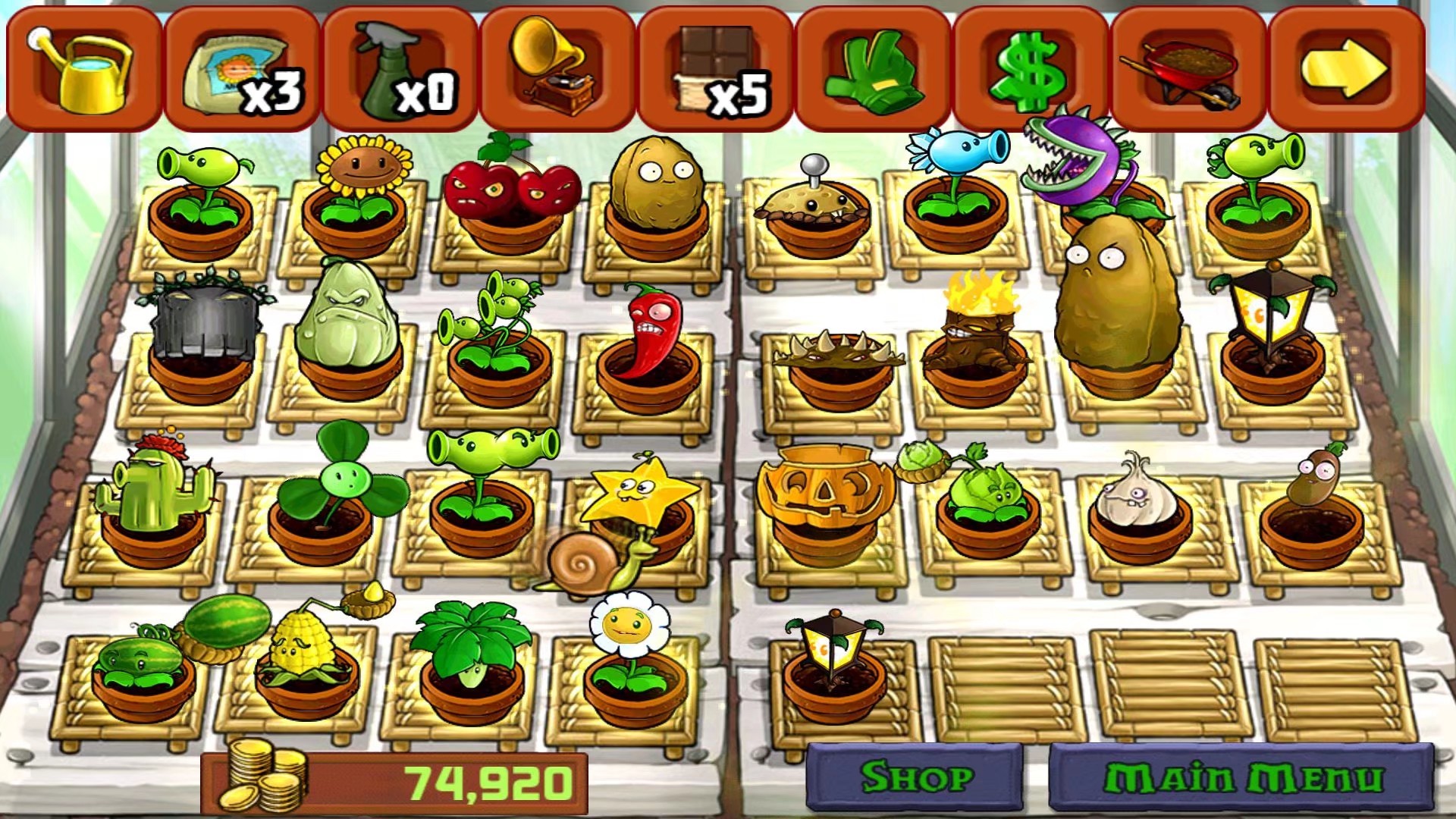Screen dimensions: 1456x819
Task: Go to the next garden with yellow arrow
Action: [1347, 68]
